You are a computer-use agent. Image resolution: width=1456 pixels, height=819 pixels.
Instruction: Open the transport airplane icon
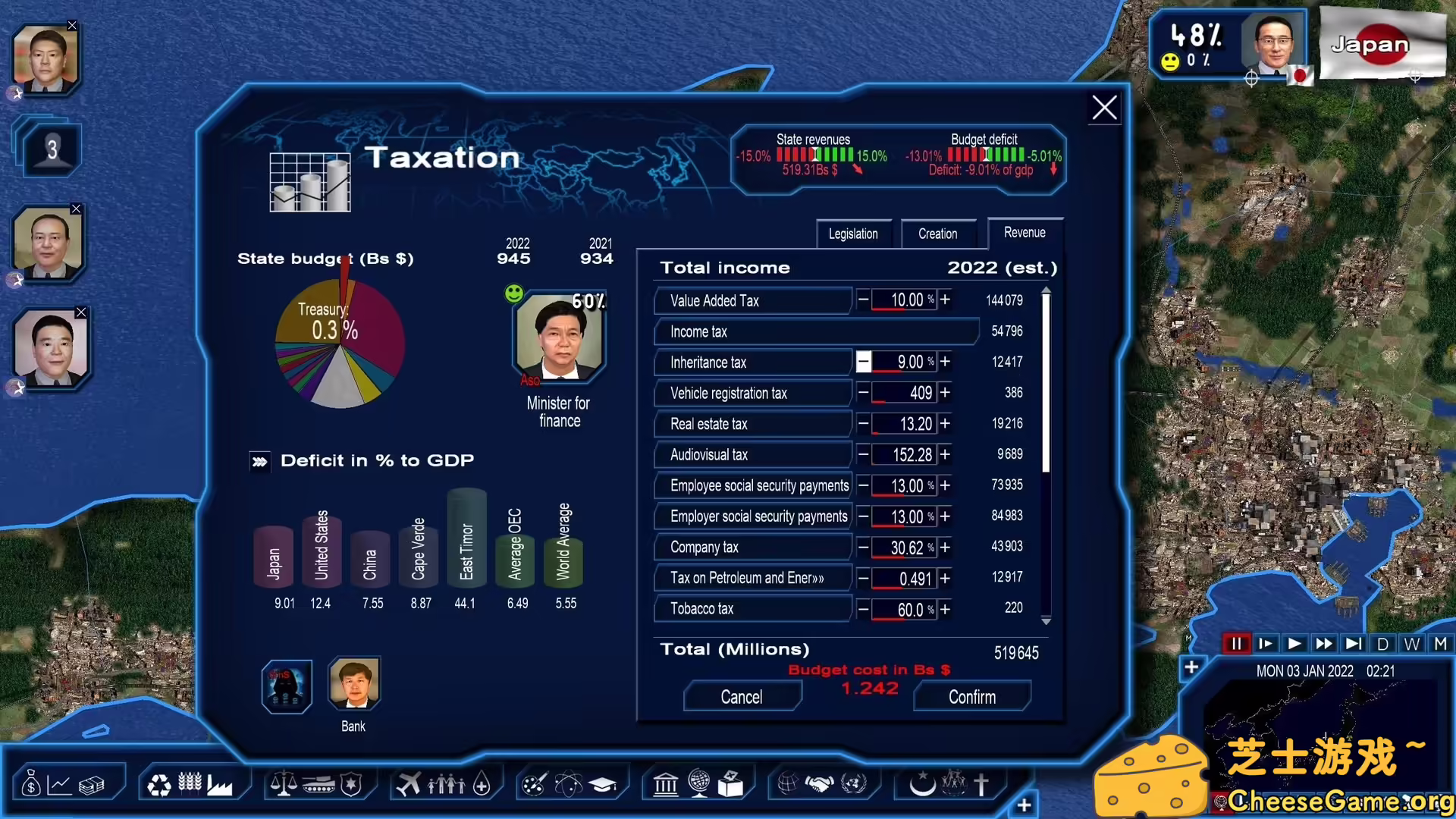409,783
